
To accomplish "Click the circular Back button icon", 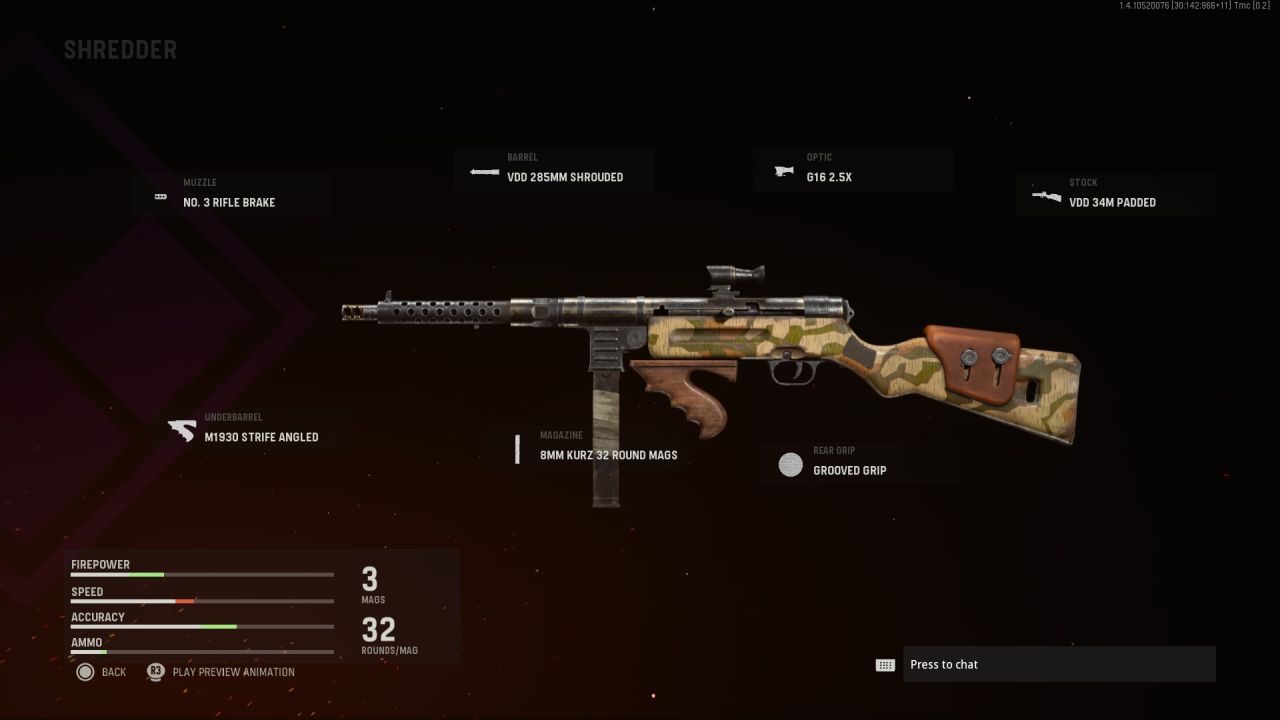I will (x=86, y=672).
